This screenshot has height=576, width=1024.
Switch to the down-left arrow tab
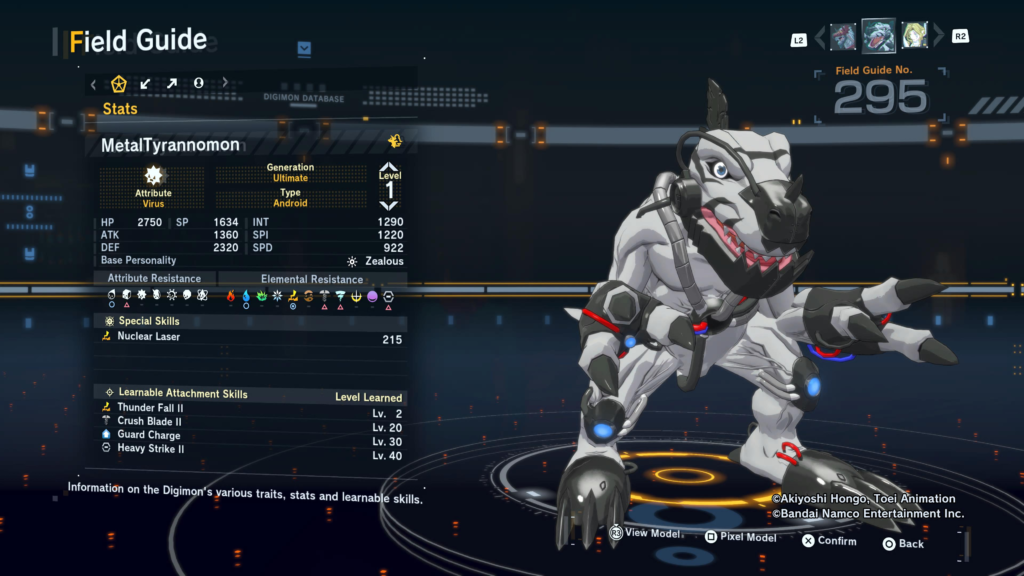pyautogui.click(x=145, y=83)
